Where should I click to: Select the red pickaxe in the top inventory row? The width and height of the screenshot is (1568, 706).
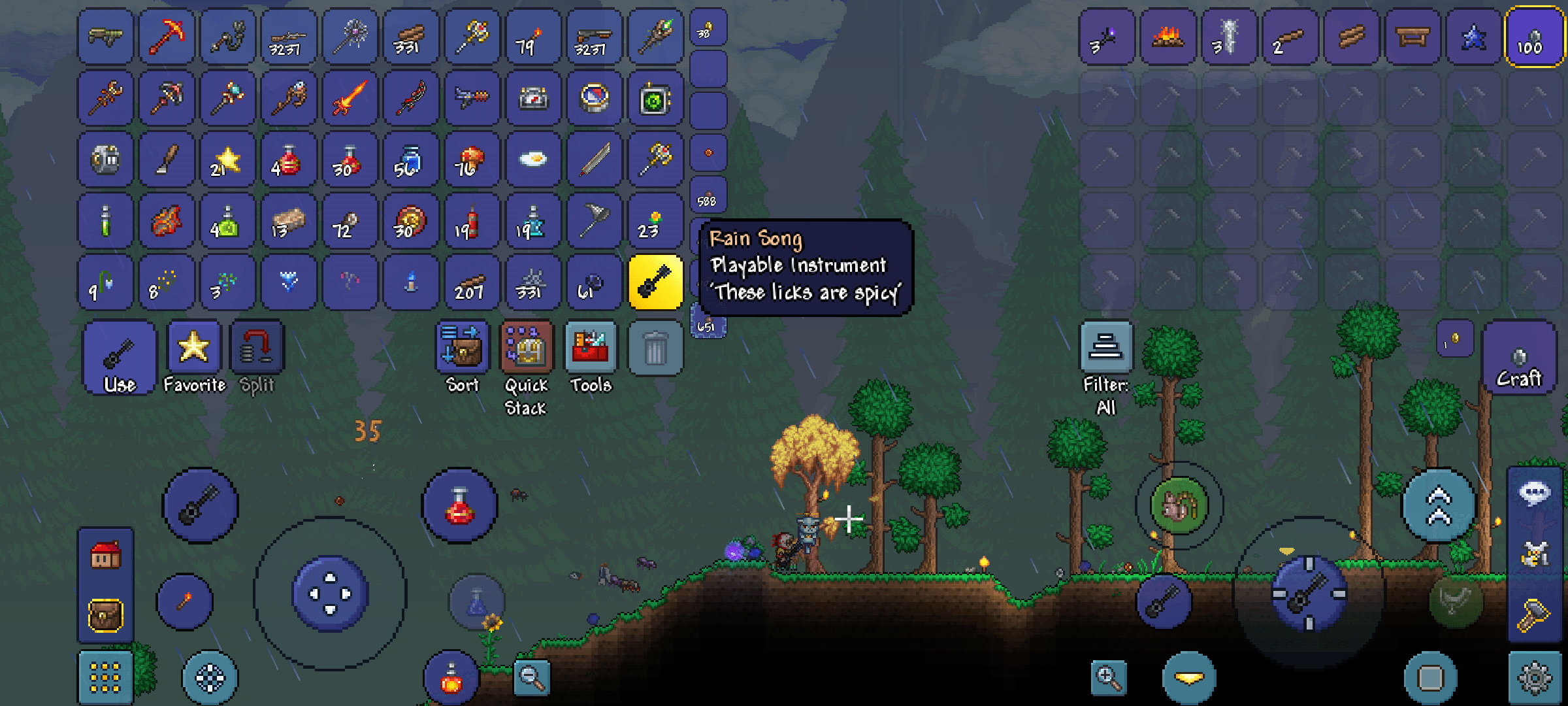click(166, 37)
